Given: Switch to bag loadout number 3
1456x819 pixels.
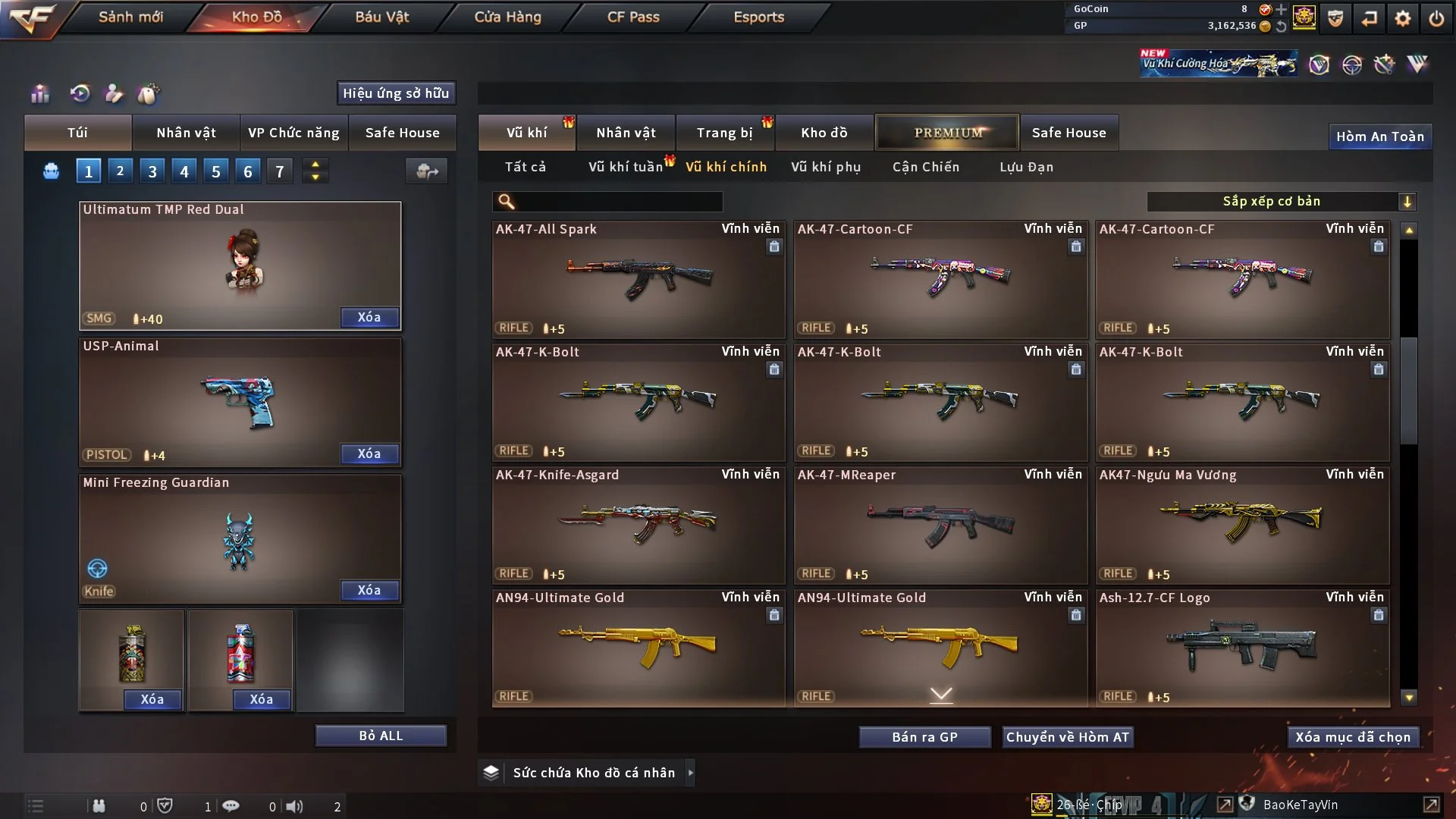Looking at the screenshot, I should tap(152, 171).
